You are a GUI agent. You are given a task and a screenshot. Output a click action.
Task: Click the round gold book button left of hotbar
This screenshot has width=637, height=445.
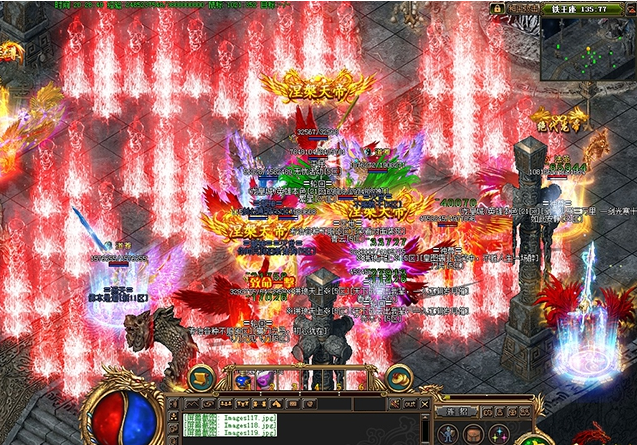(199, 377)
